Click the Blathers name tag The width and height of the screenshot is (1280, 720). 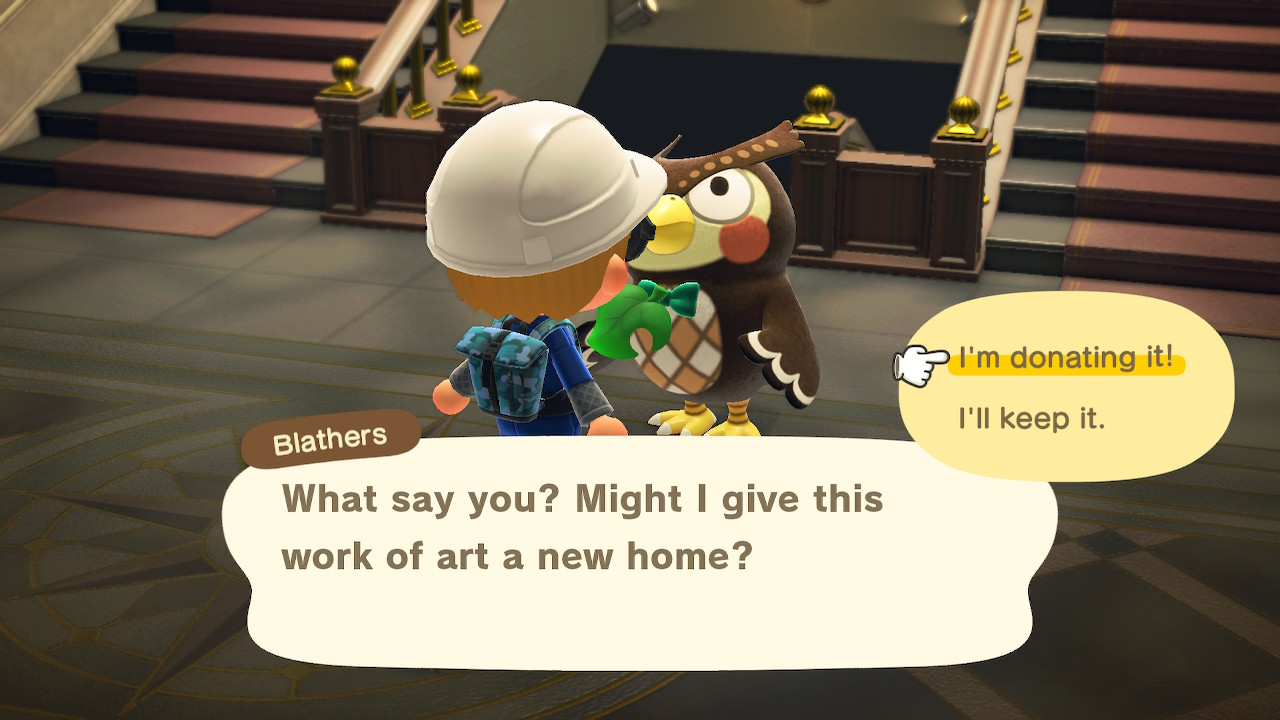tap(330, 434)
